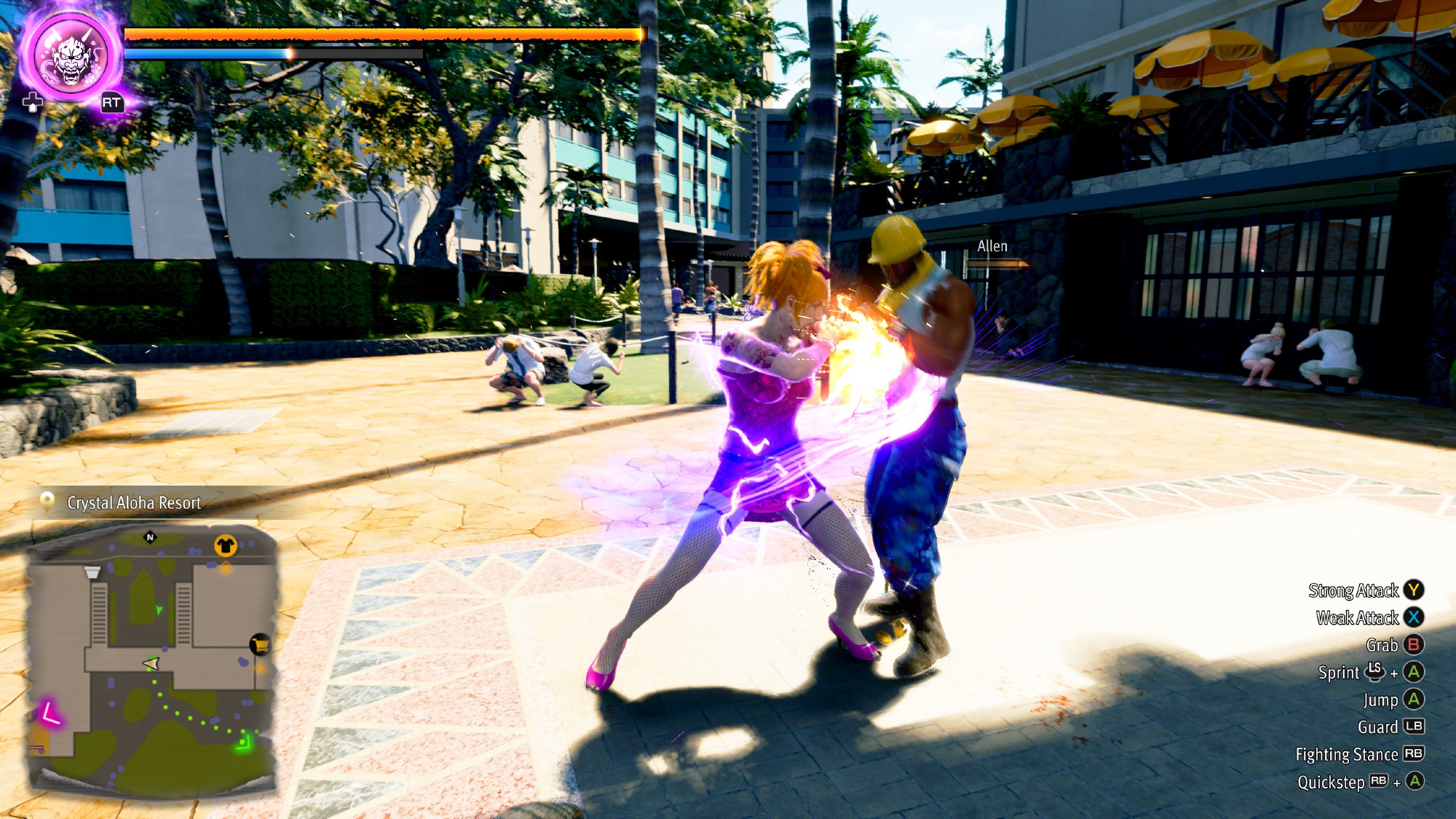
Task: Click the Crystal Aloha Resort location label
Action: point(134,502)
